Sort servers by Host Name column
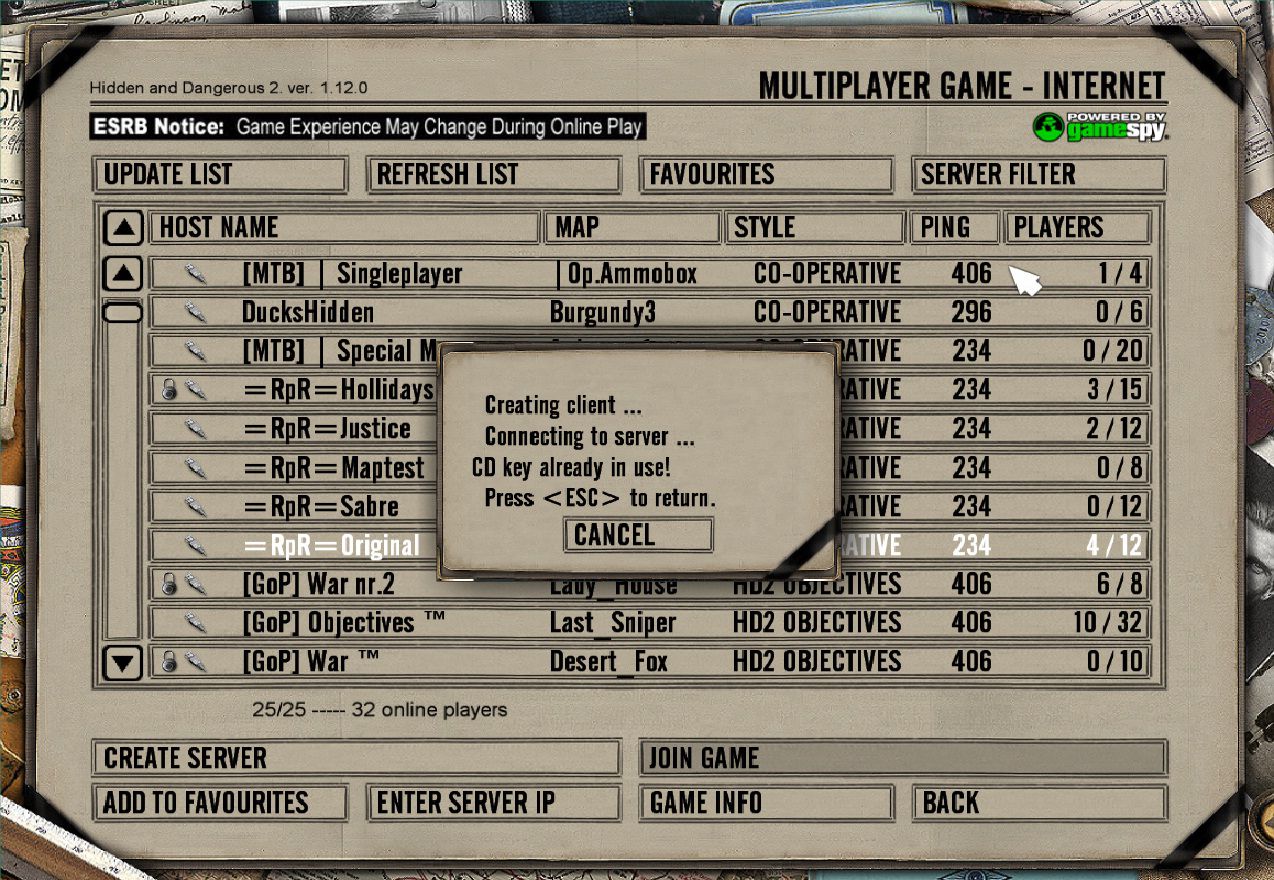The height and width of the screenshot is (880, 1274). pos(345,228)
